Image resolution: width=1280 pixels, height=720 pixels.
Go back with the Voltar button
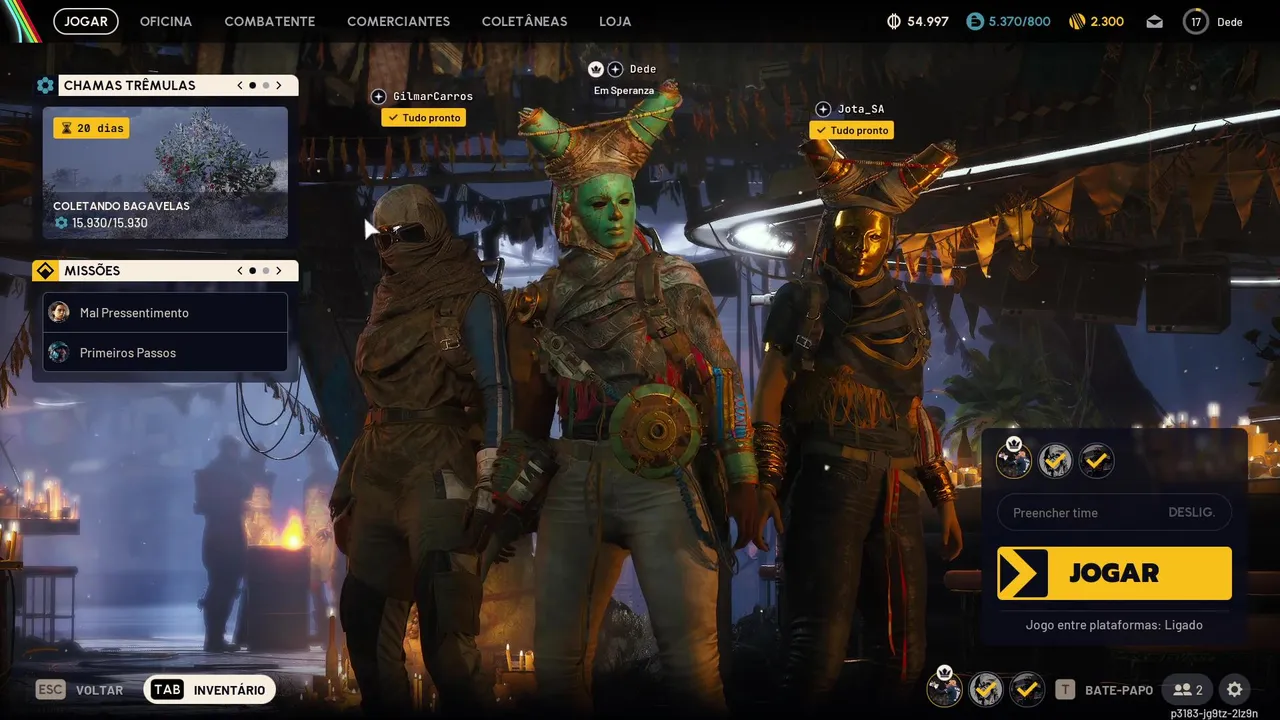80,690
